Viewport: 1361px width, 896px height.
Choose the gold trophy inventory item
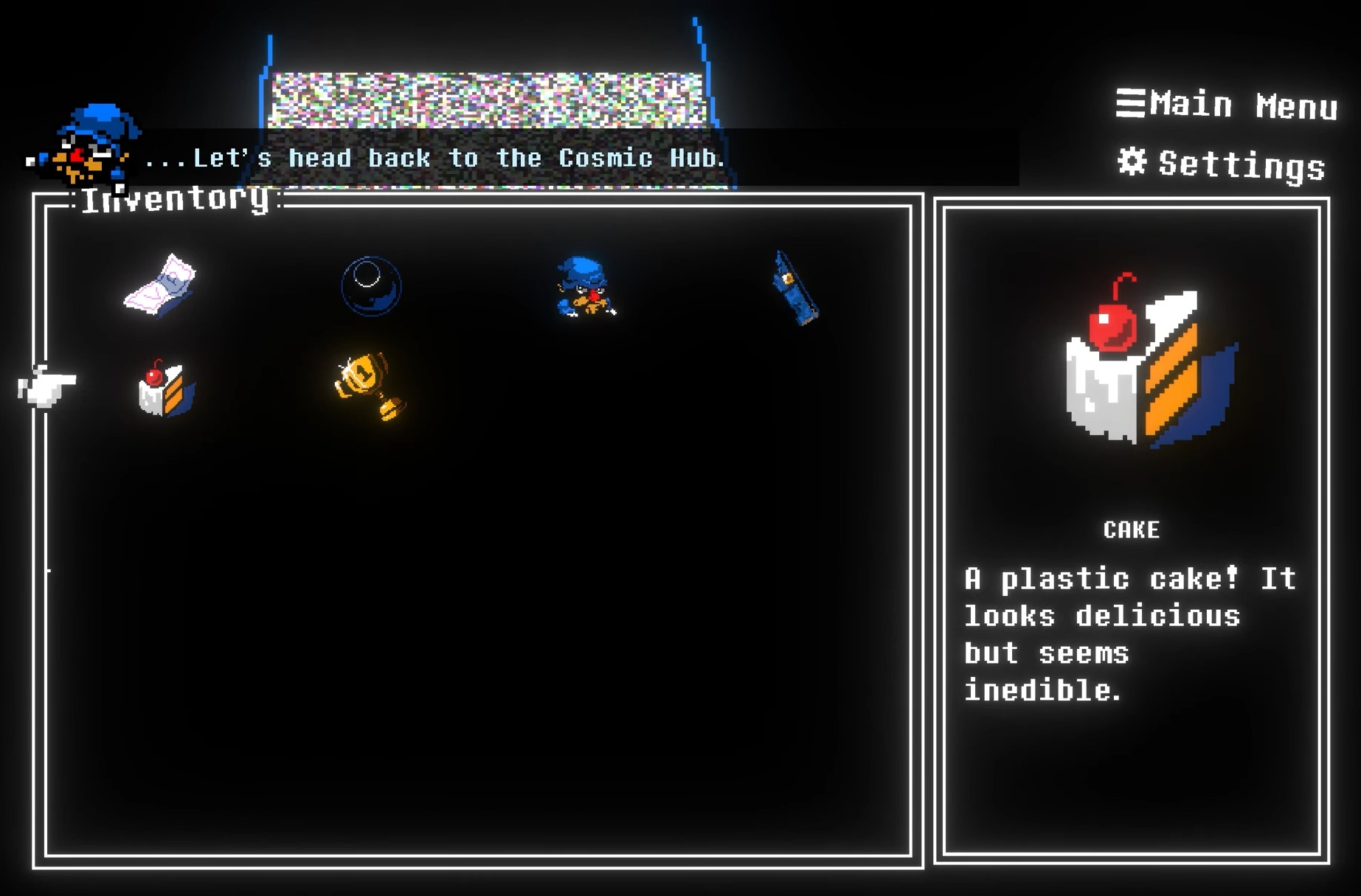(x=370, y=385)
